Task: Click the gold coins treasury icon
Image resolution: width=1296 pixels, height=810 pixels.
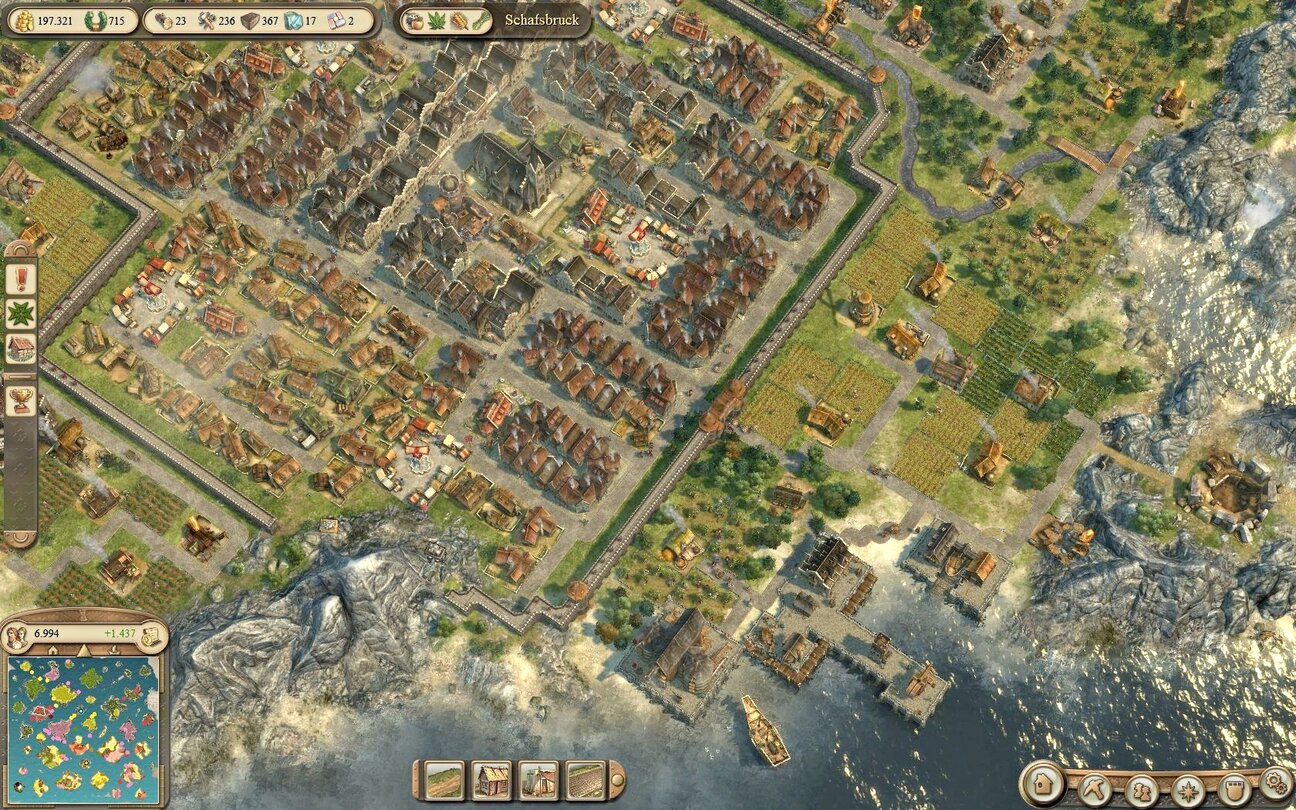Action: [x=19, y=20]
